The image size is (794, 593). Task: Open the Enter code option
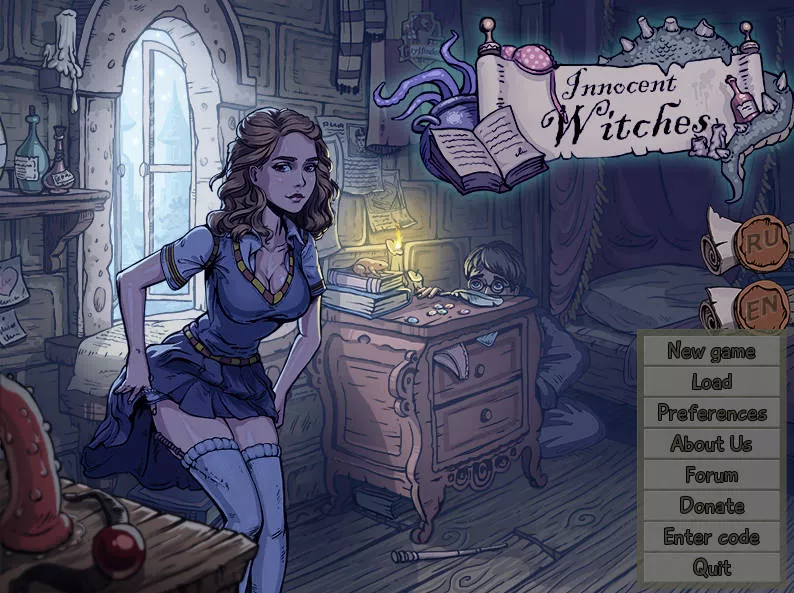(x=711, y=537)
